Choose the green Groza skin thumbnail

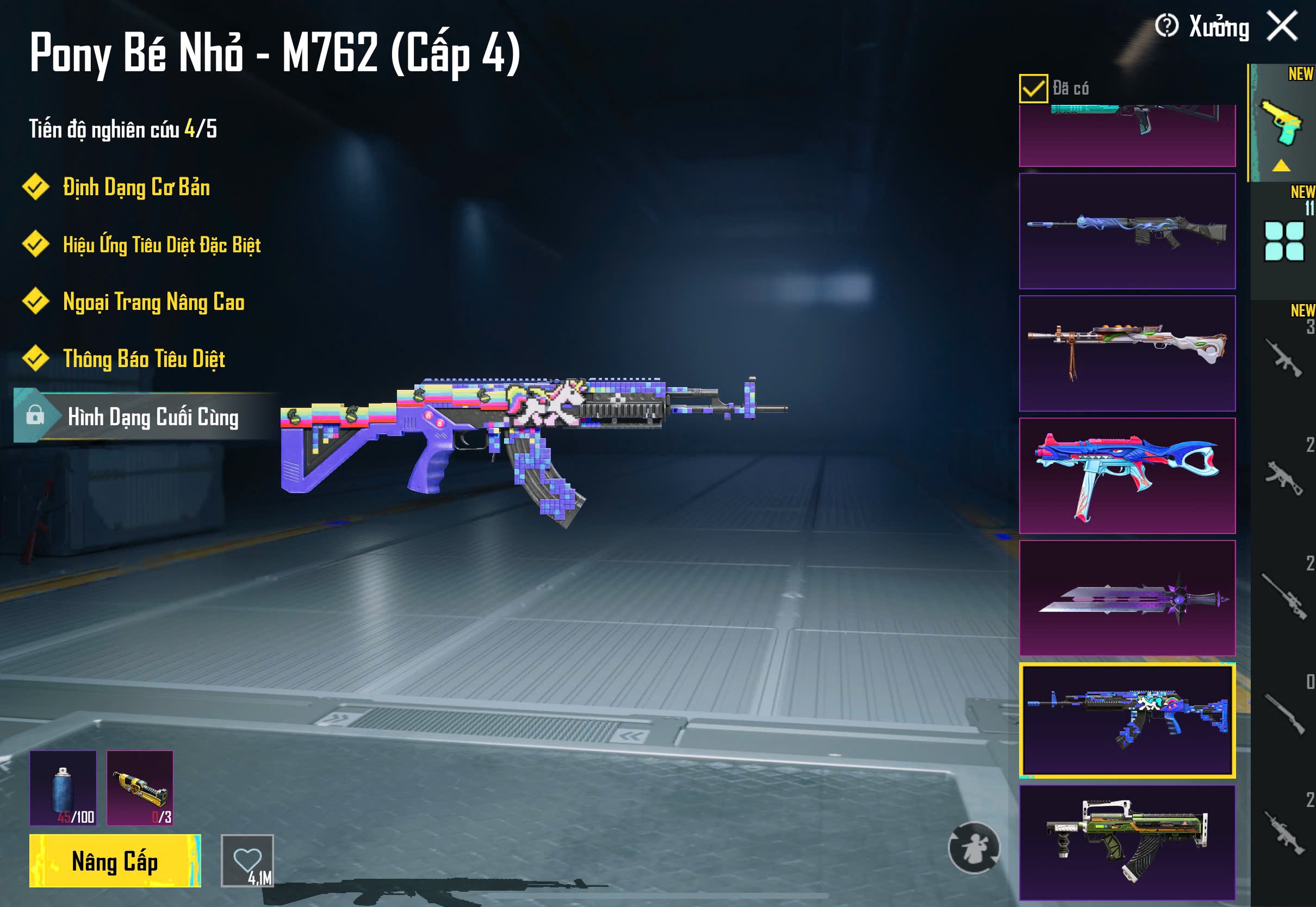[1127, 842]
